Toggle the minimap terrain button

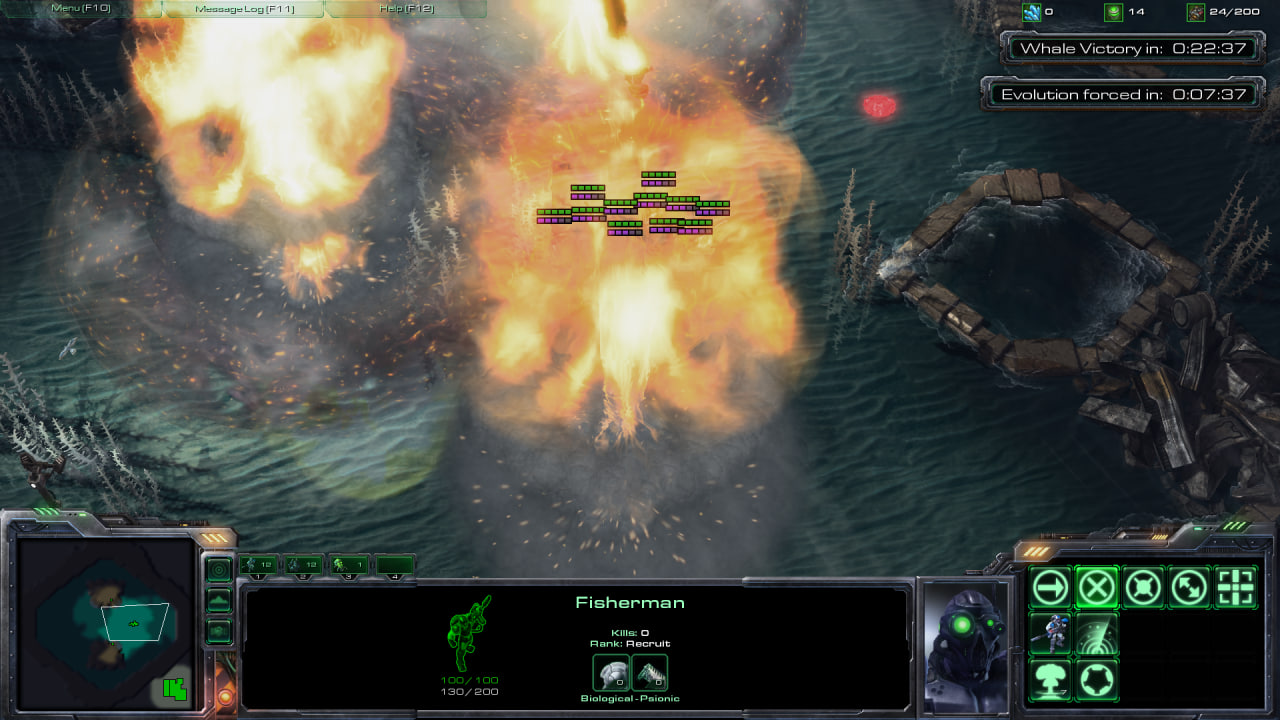tap(218, 600)
